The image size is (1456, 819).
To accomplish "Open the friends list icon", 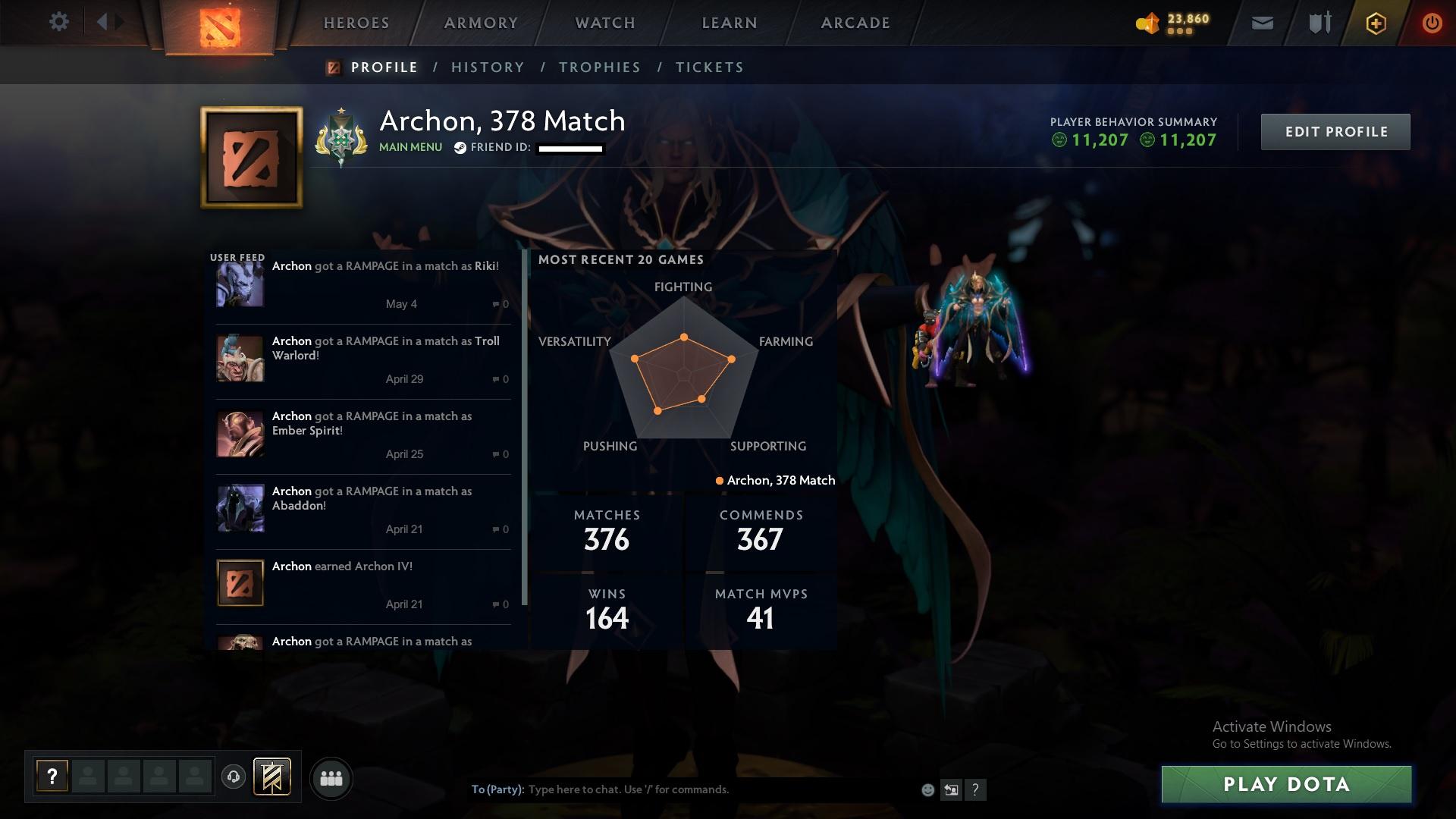I will 331,778.
